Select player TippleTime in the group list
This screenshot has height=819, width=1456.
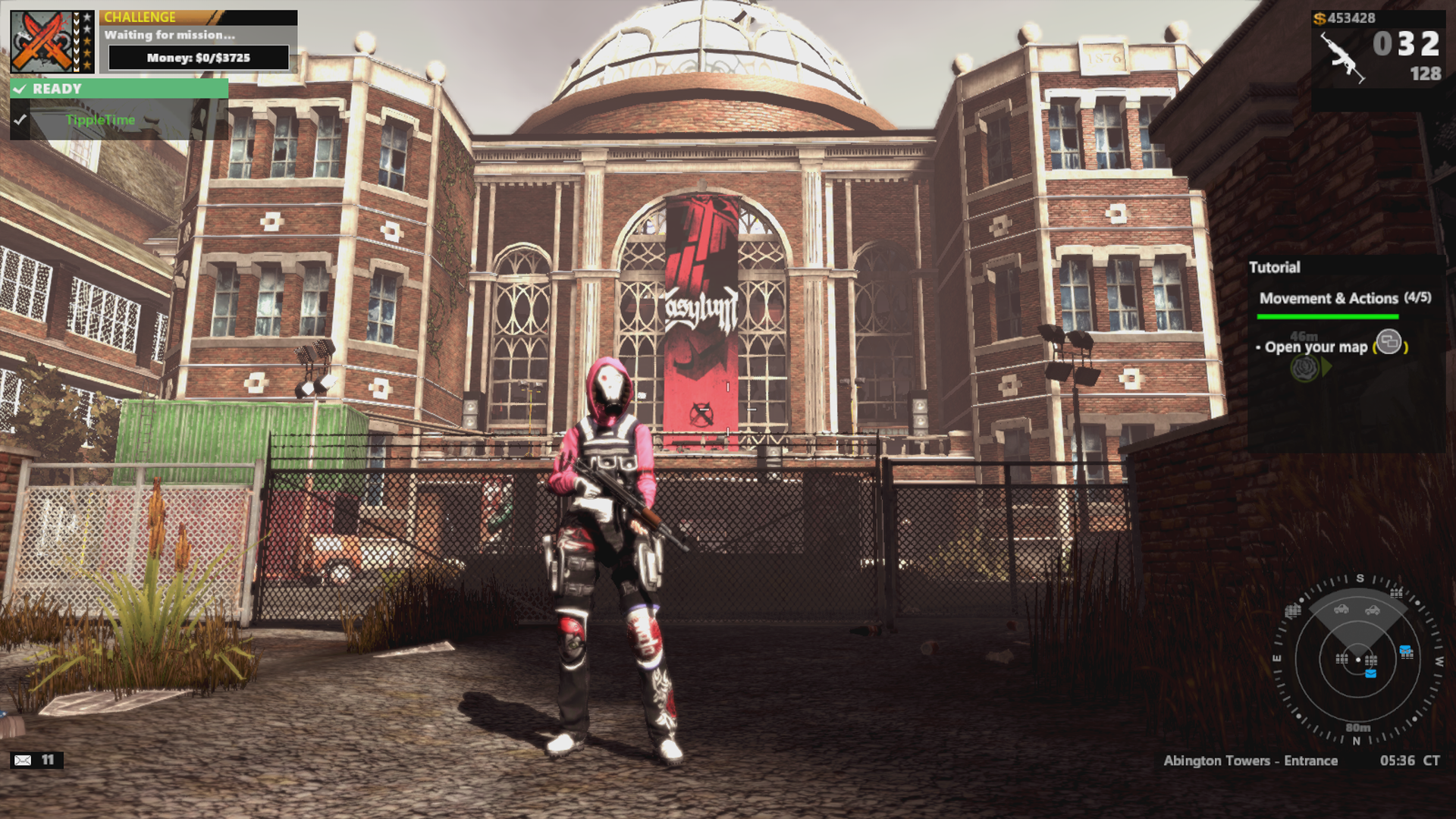click(100, 120)
